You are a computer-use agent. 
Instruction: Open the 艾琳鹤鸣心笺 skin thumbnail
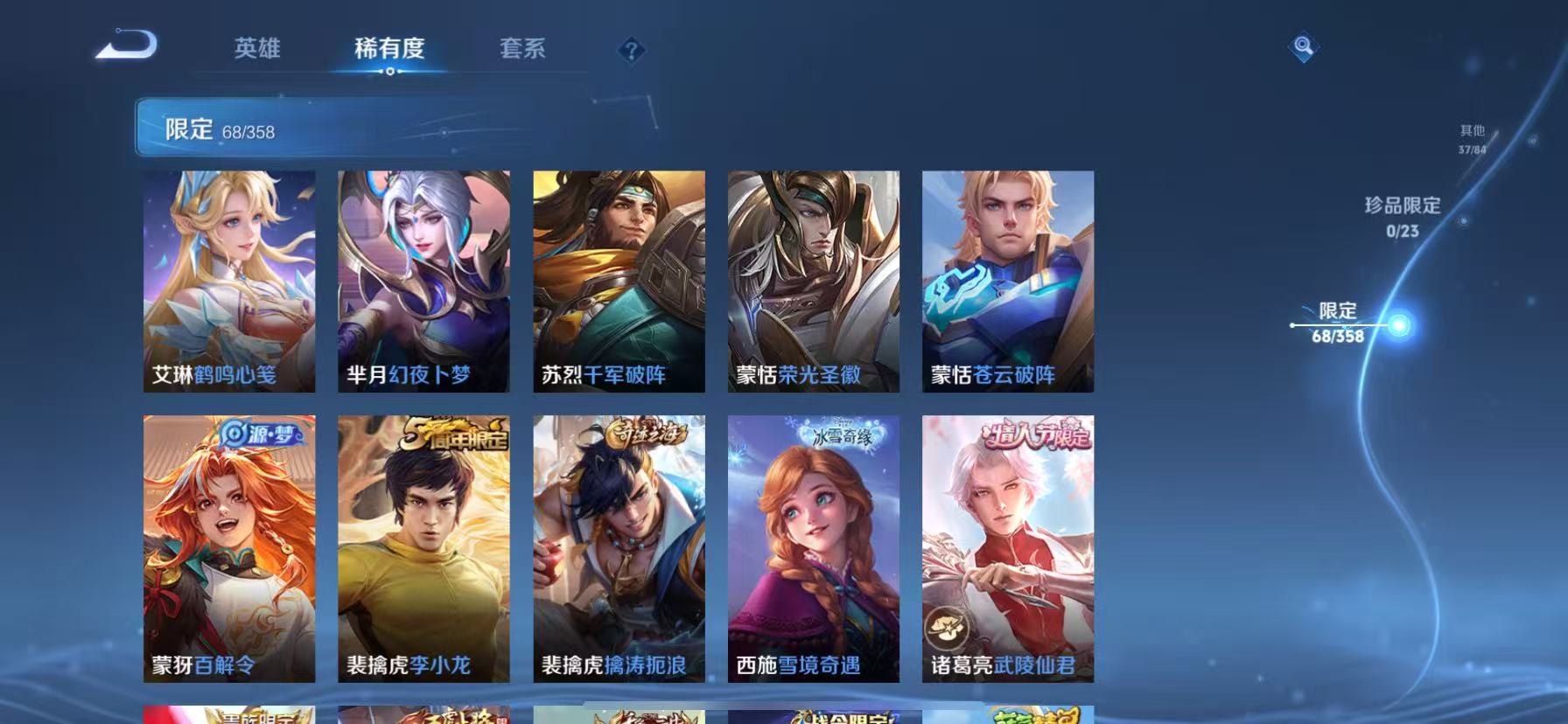click(x=228, y=280)
